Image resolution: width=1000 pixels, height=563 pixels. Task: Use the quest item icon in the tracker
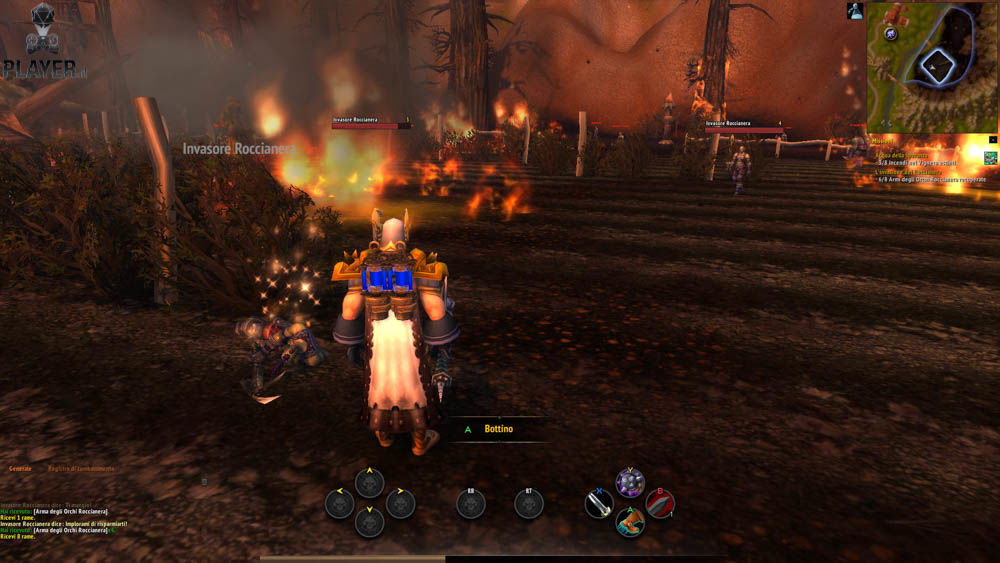(990, 157)
